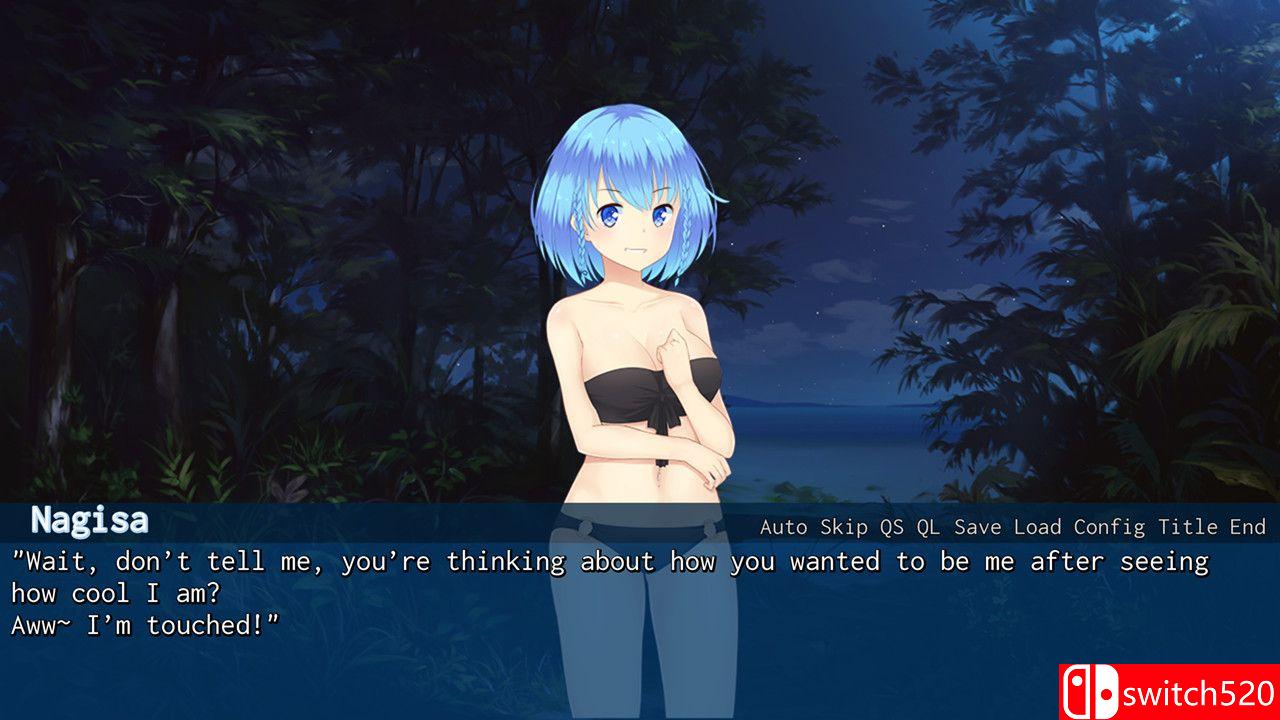Image resolution: width=1280 pixels, height=720 pixels.
Task: Open the Load menu
Action: (1037, 527)
